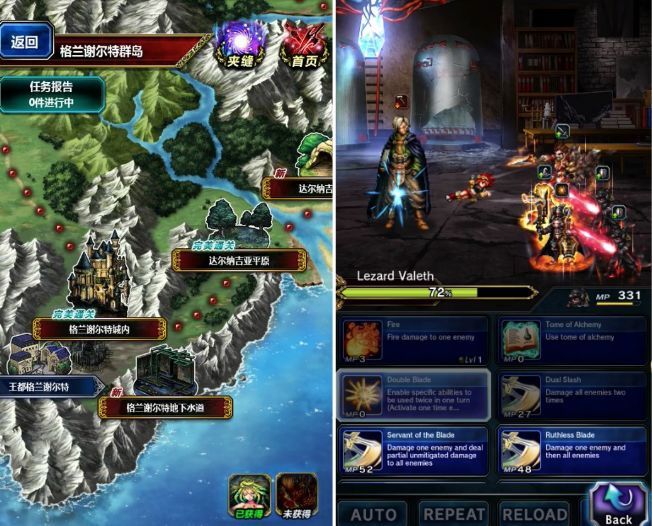Choose the Dual Slash ability
This screenshot has height=526, width=652.
[573, 394]
